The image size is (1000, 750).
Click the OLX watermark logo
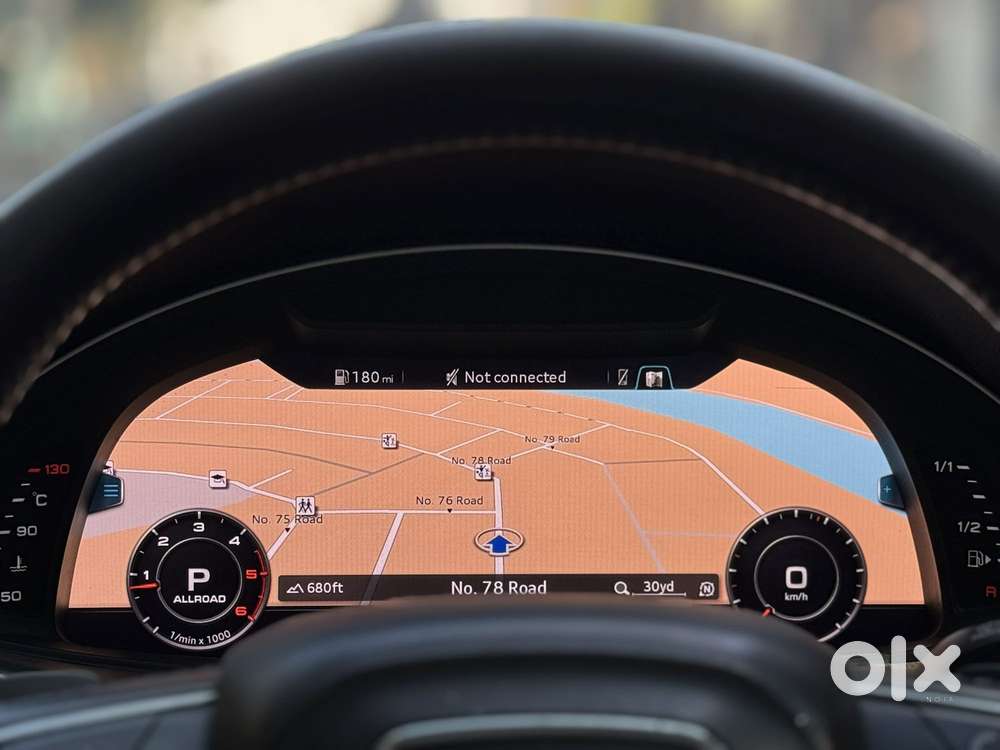click(x=895, y=668)
